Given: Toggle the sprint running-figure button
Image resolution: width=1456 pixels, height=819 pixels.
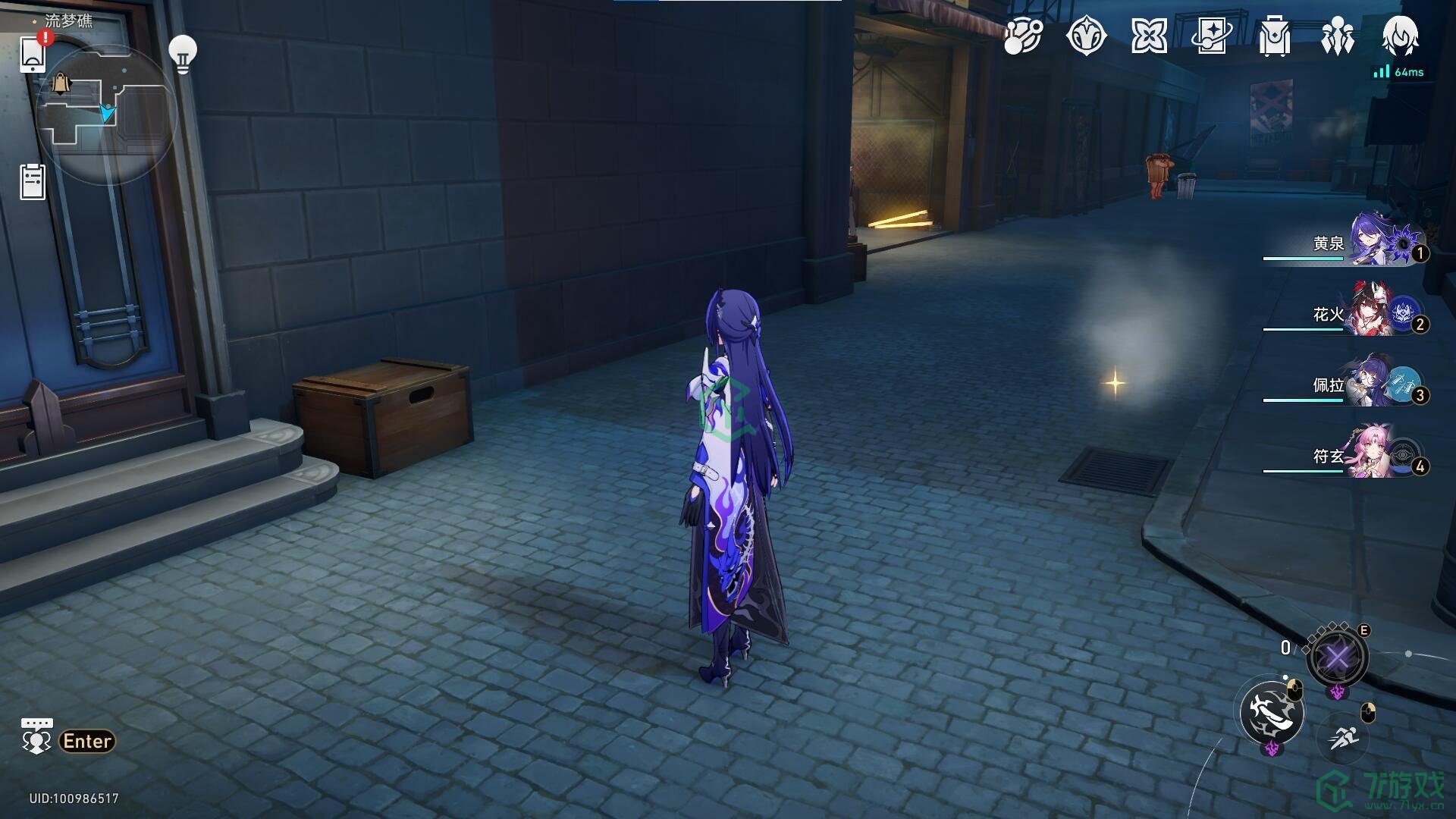Looking at the screenshot, I should tap(1343, 736).
